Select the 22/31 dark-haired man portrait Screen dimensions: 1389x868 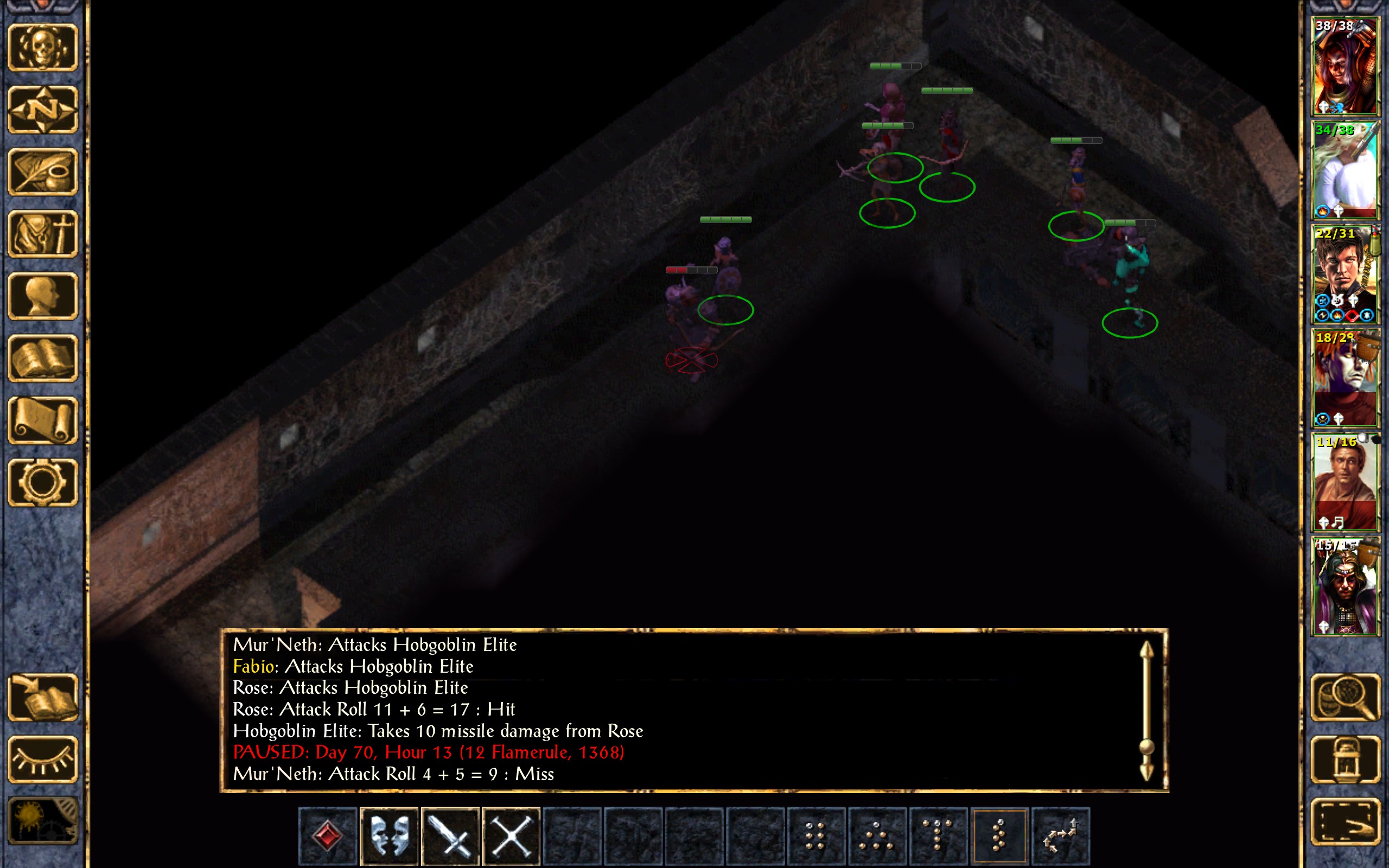coord(1345,275)
